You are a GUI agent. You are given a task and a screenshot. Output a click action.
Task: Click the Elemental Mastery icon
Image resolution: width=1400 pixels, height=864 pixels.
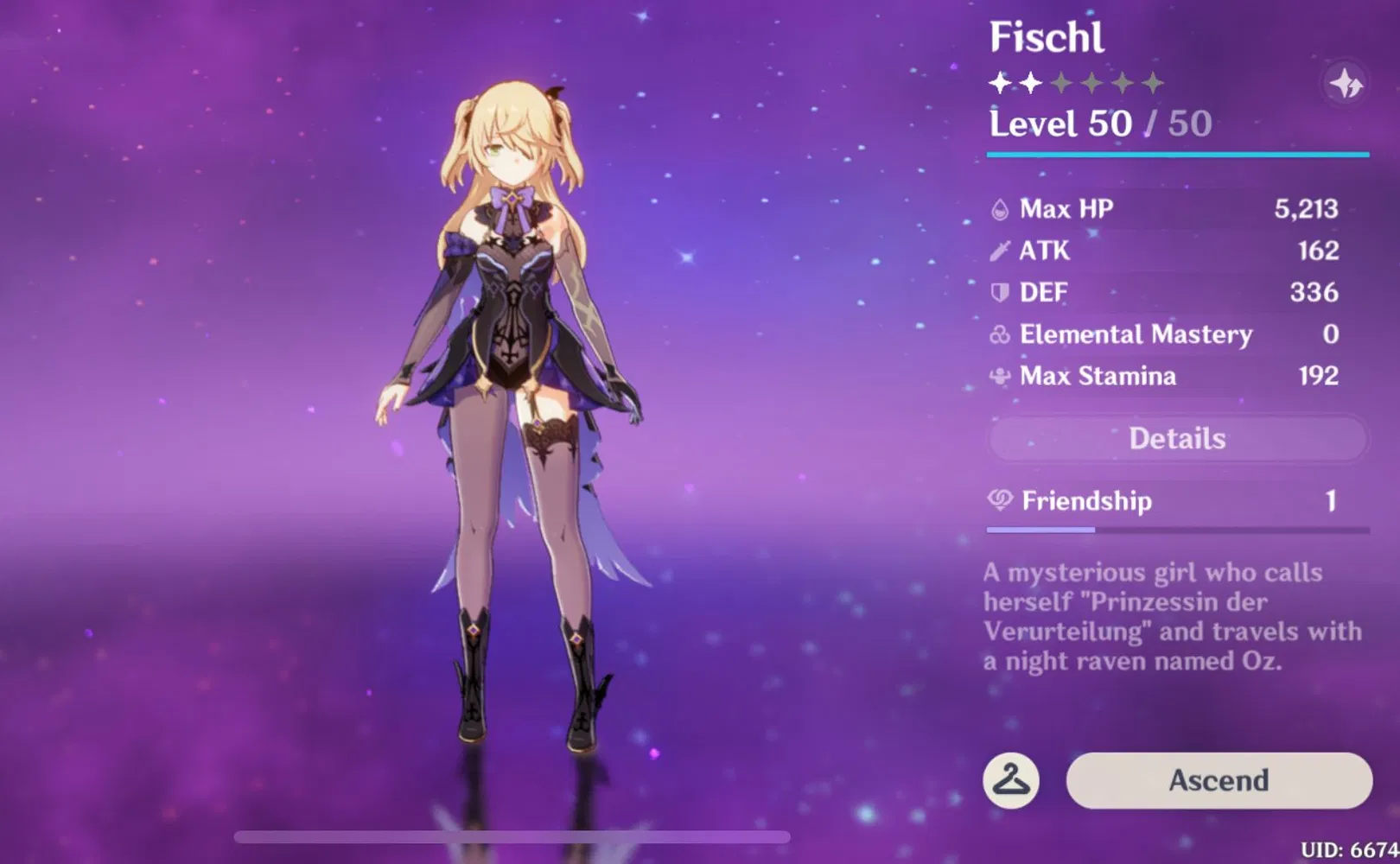click(x=998, y=334)
